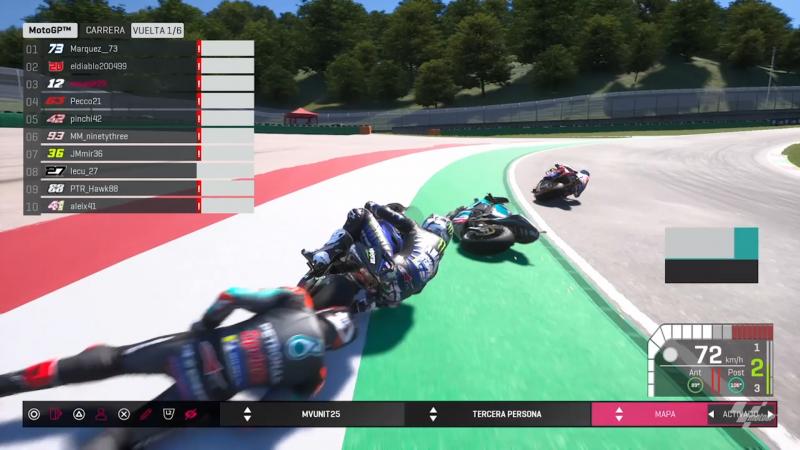
Task: Click the red exit door icon
Action: coord(56,414)
